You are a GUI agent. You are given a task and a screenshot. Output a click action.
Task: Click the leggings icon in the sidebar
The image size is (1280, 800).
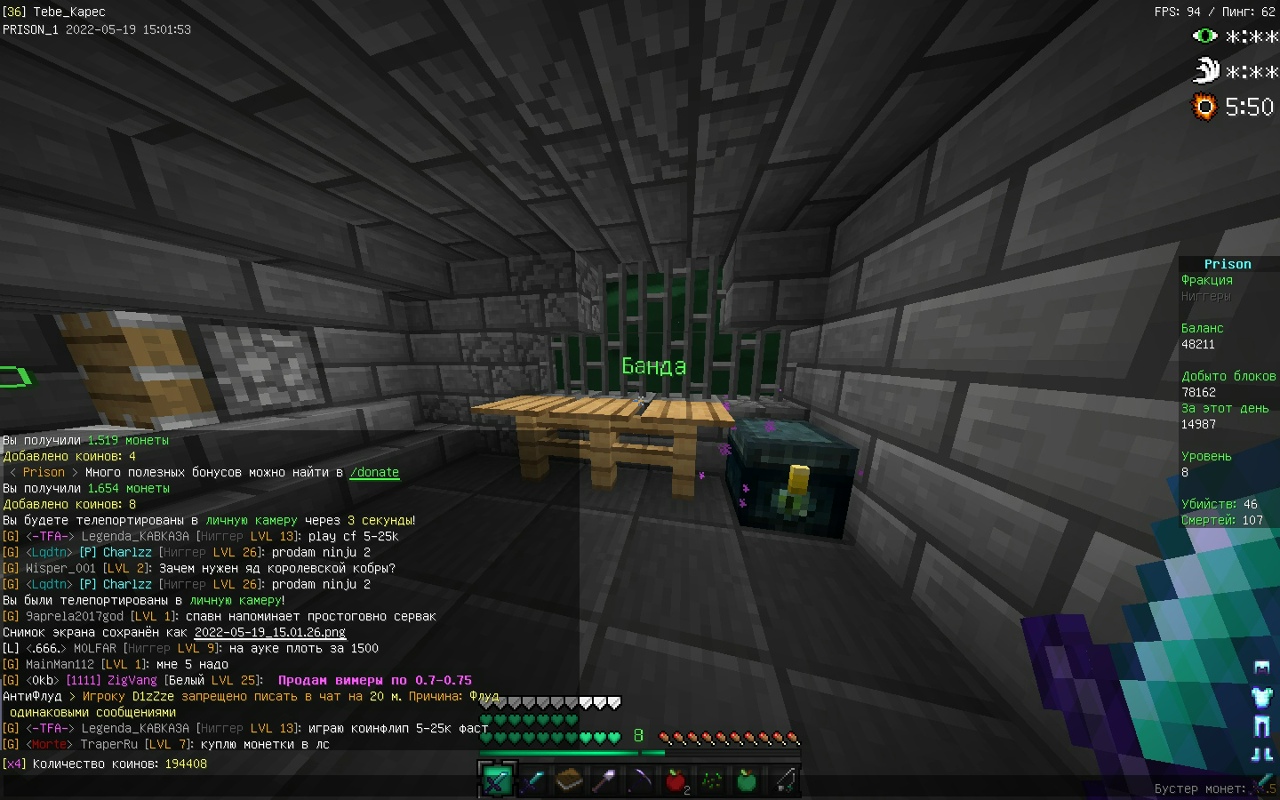tap(1262, 727)
